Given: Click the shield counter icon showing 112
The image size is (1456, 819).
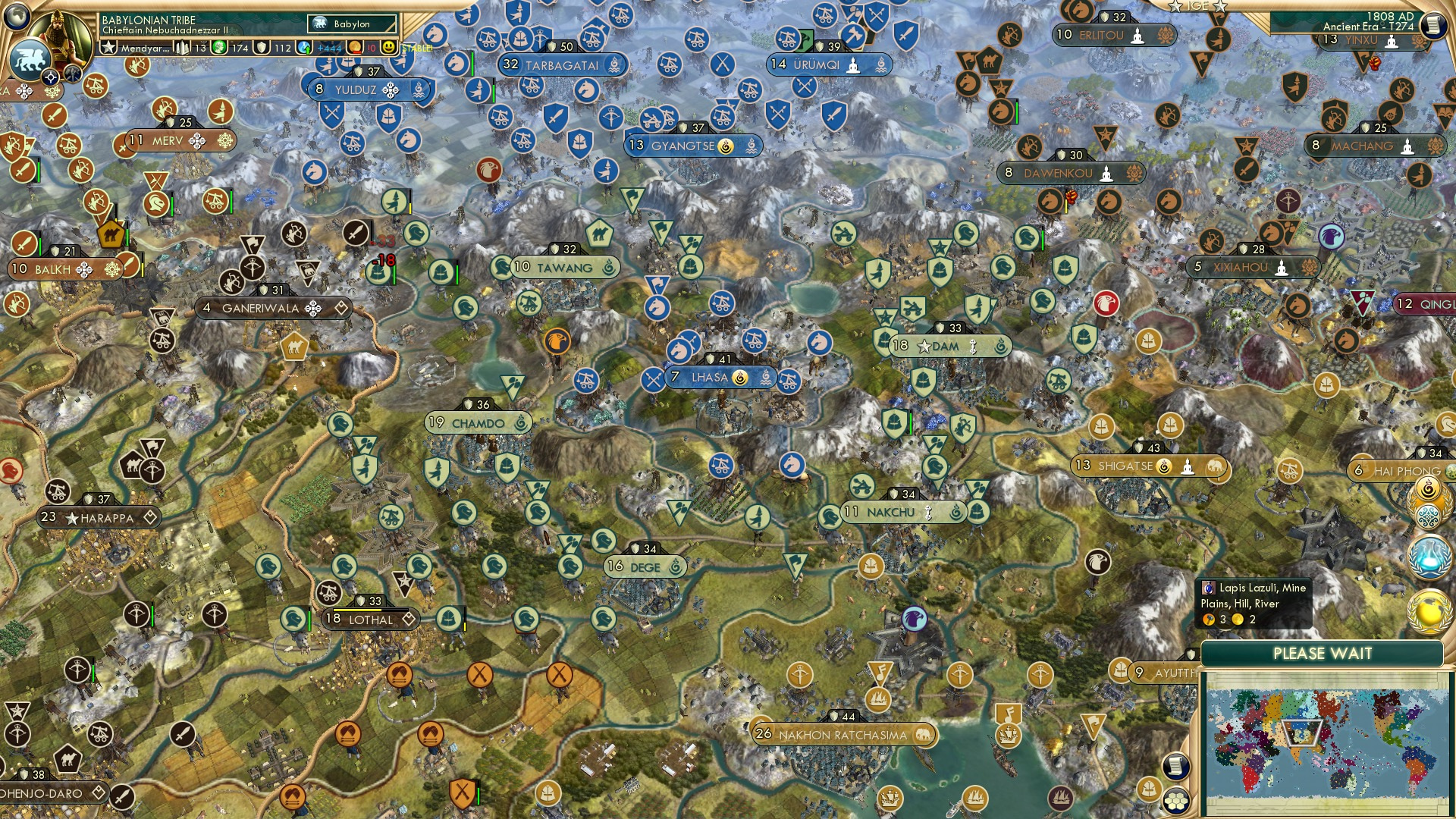Looking at the screenshot, I should [x=263, y=47].
